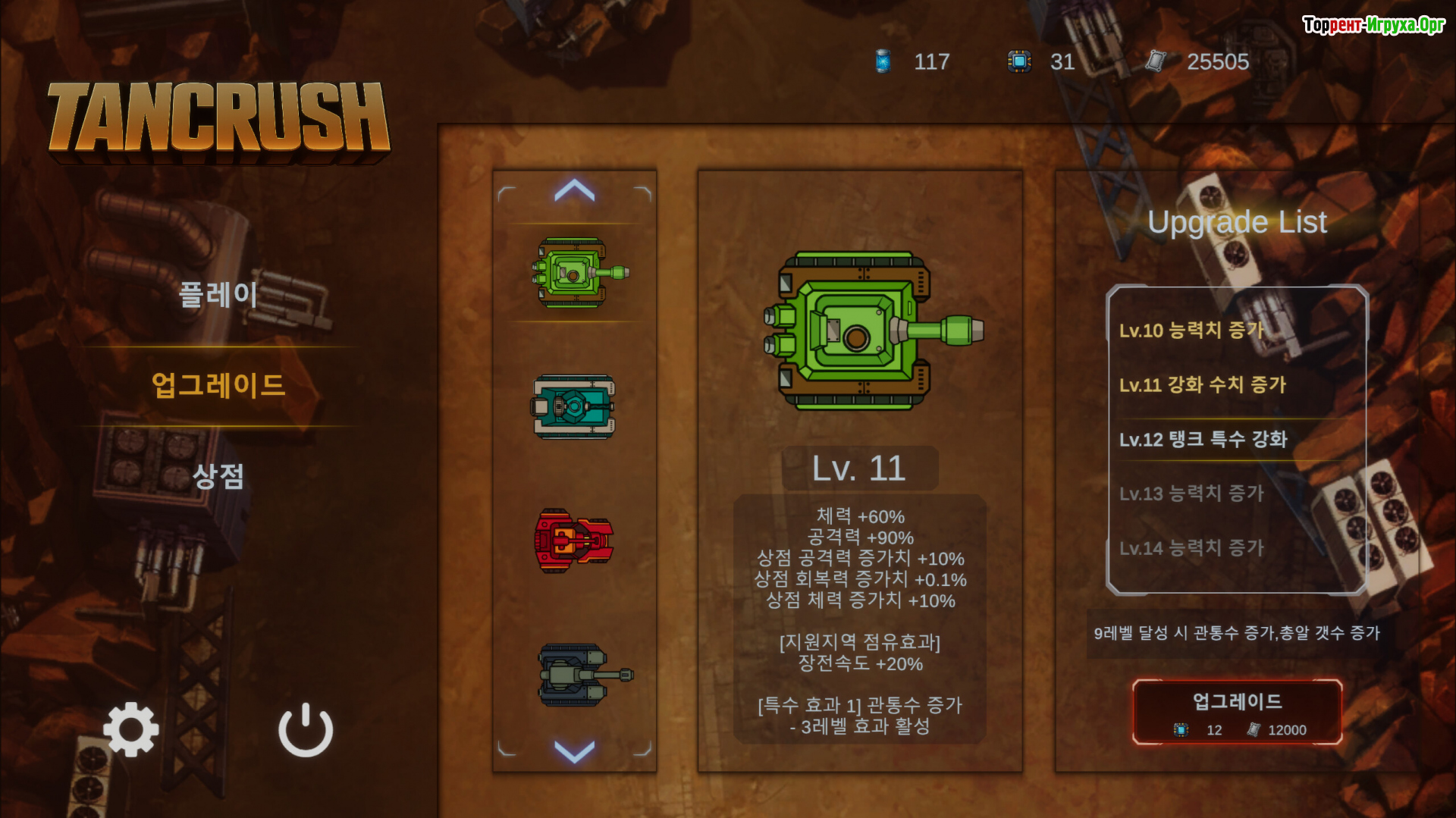Choose the Lv.11 강화 수치 증가 row
Image resolution: width=1456 pixels, height=818 pixels.
[1203, 385]
